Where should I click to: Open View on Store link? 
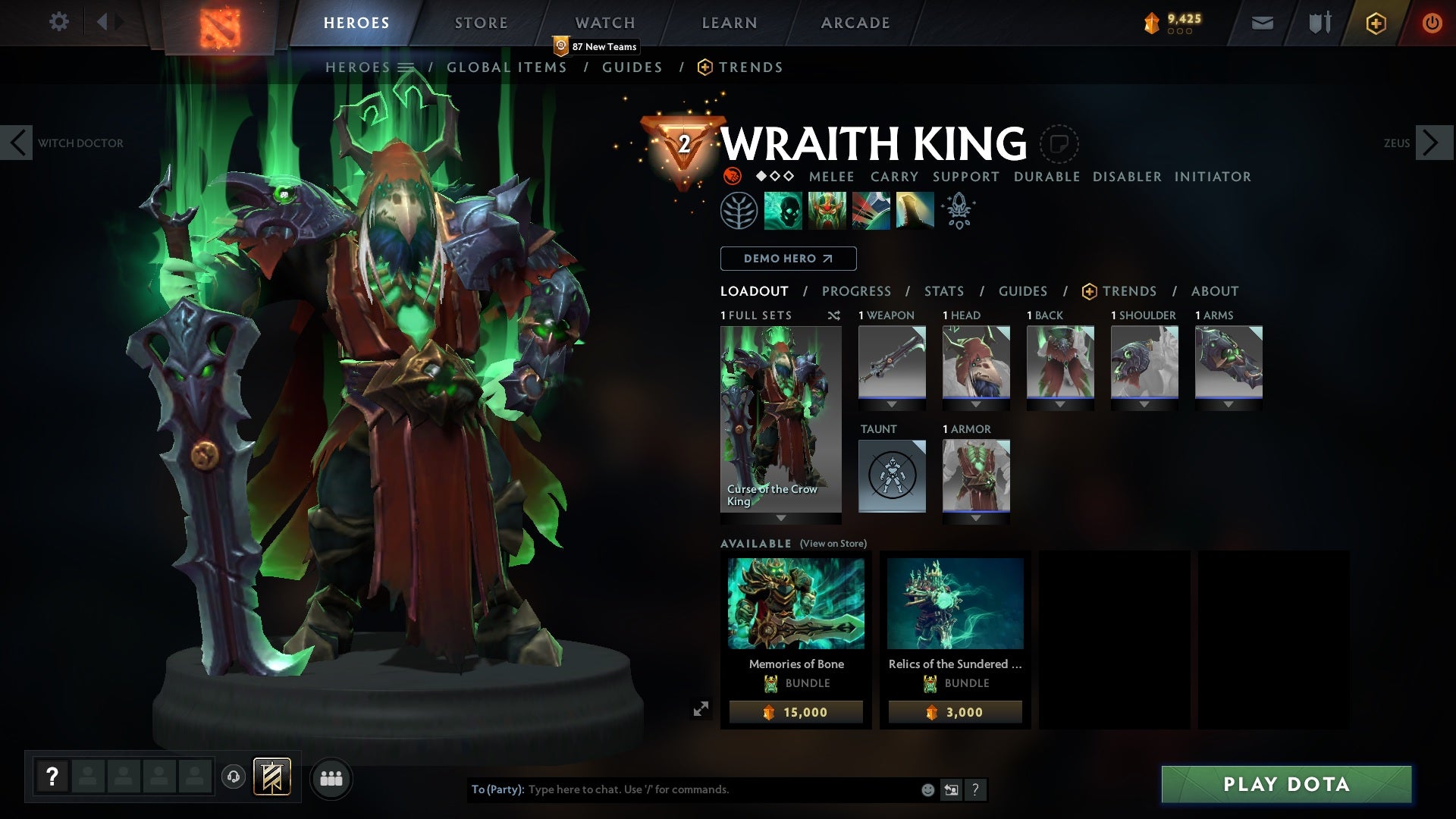pyautogui.click(x=833, y=544)
